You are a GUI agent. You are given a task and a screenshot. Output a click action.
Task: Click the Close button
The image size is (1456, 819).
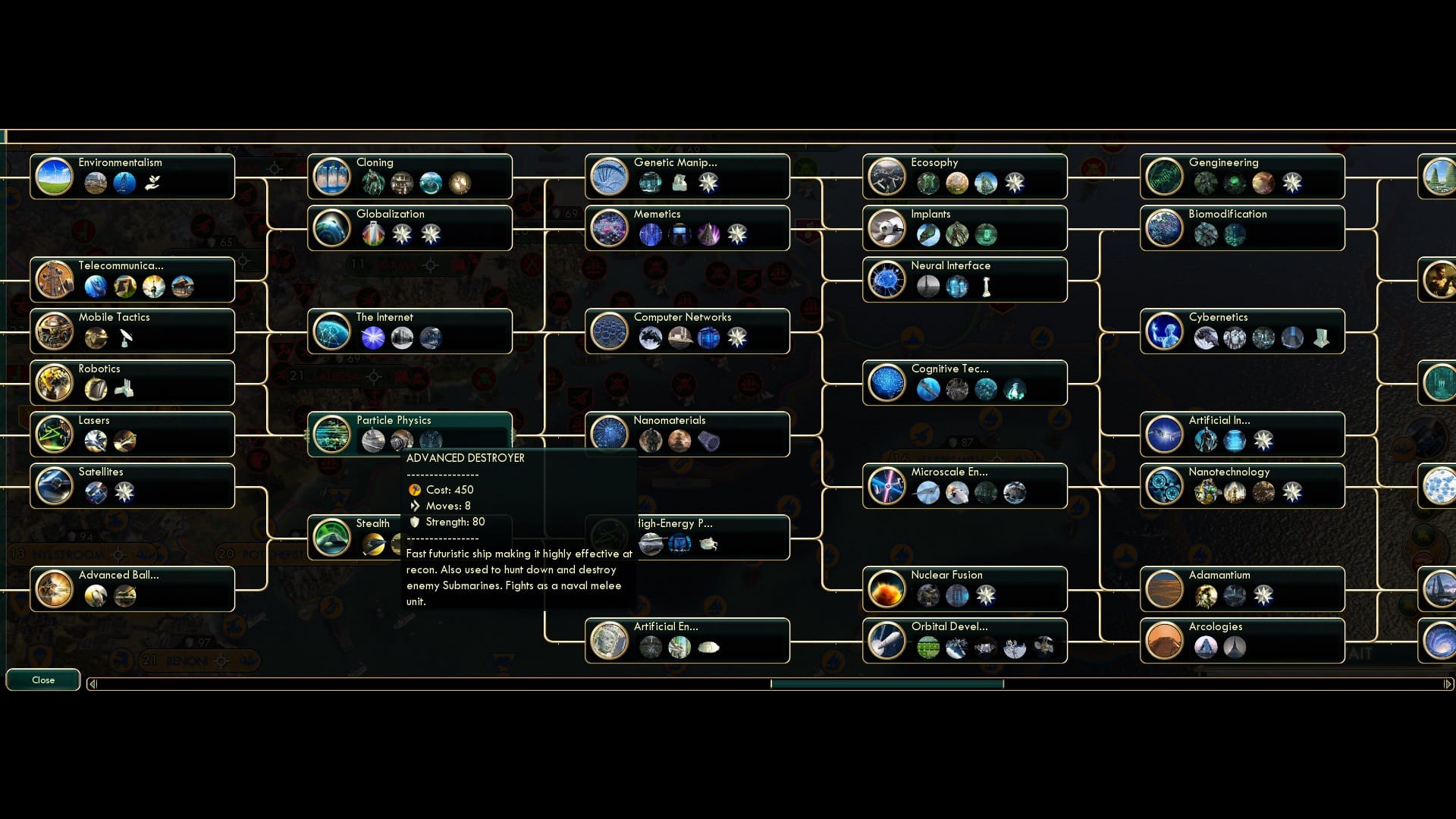point(43,680)
